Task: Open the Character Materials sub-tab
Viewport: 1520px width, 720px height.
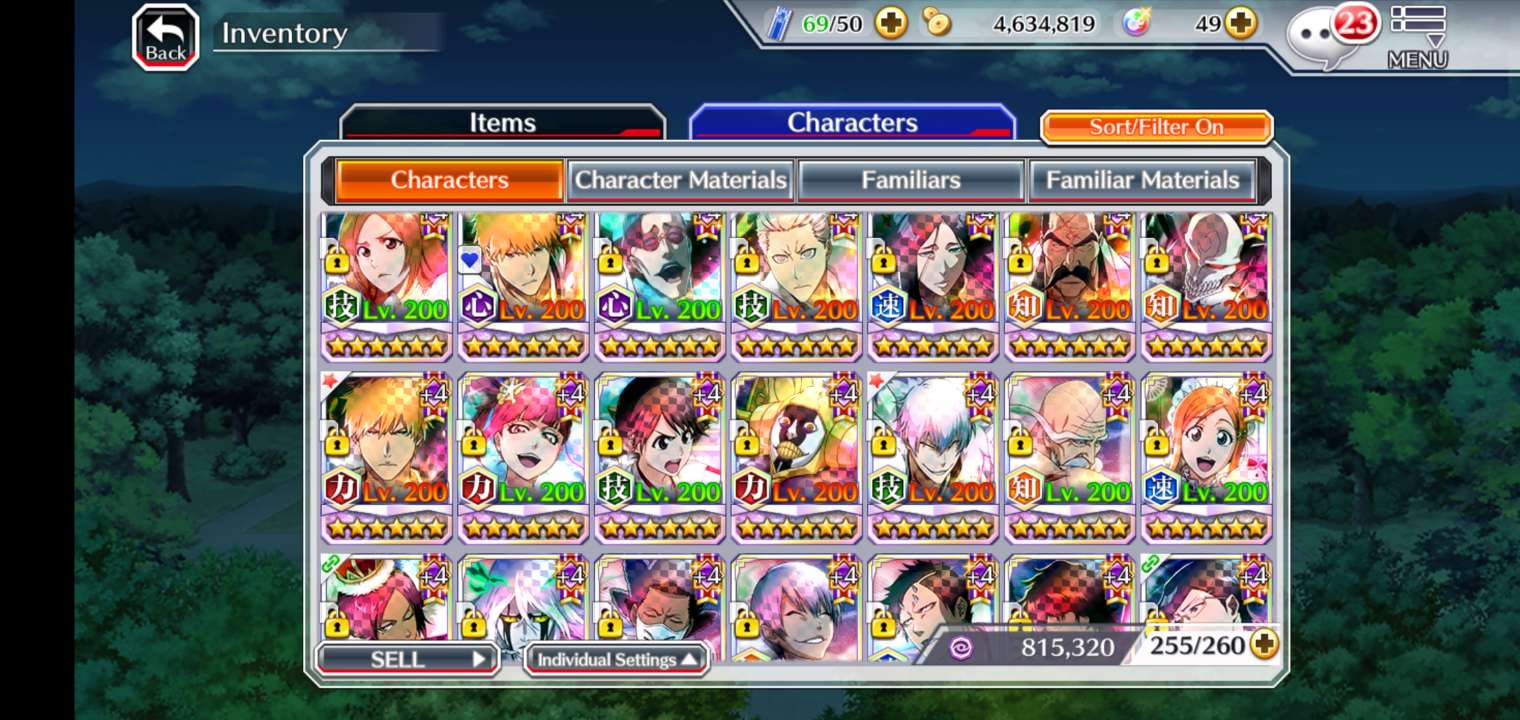Action: pos(680,180)
